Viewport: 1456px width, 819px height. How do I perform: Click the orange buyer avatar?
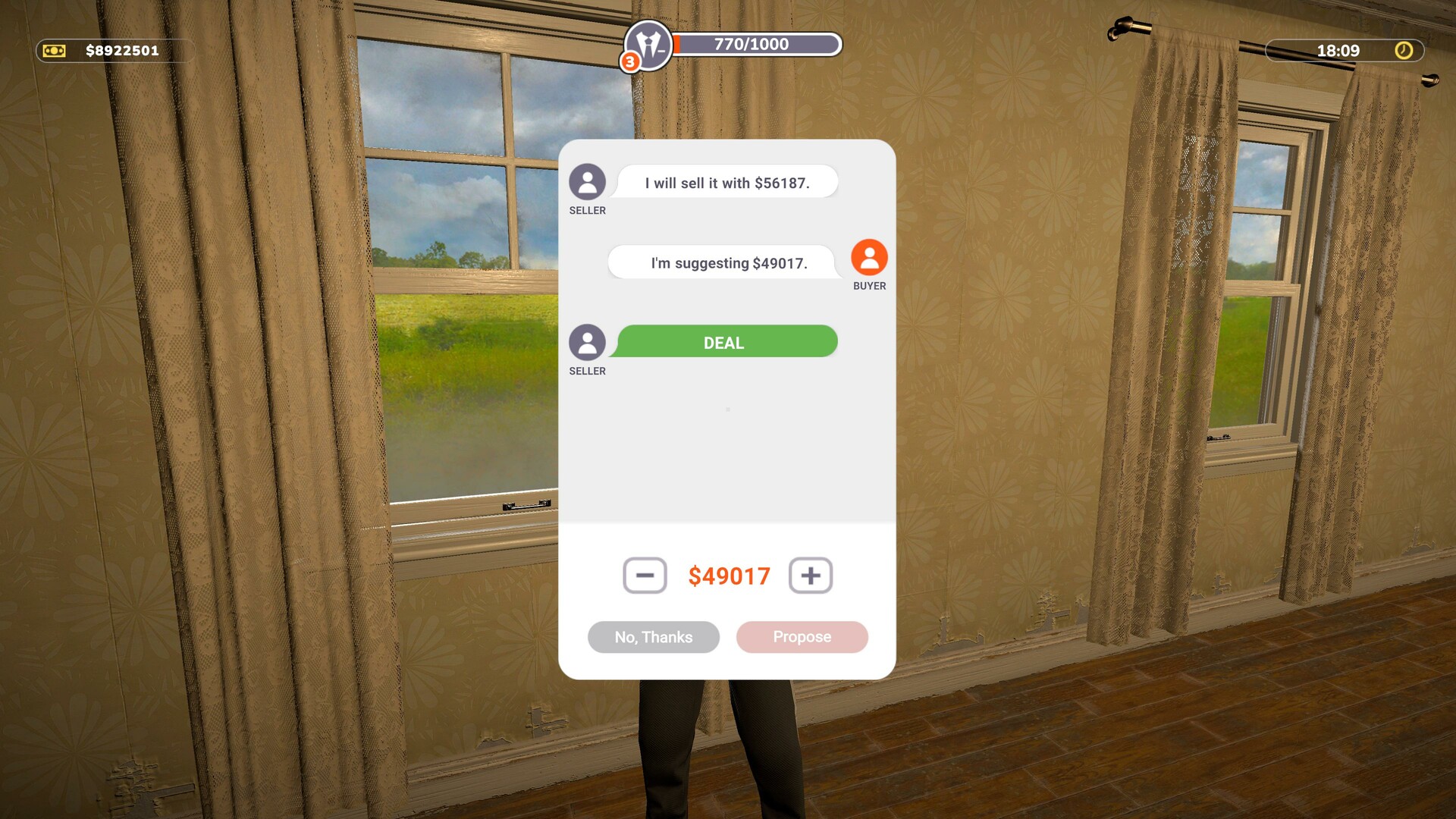tap(868, 259)
